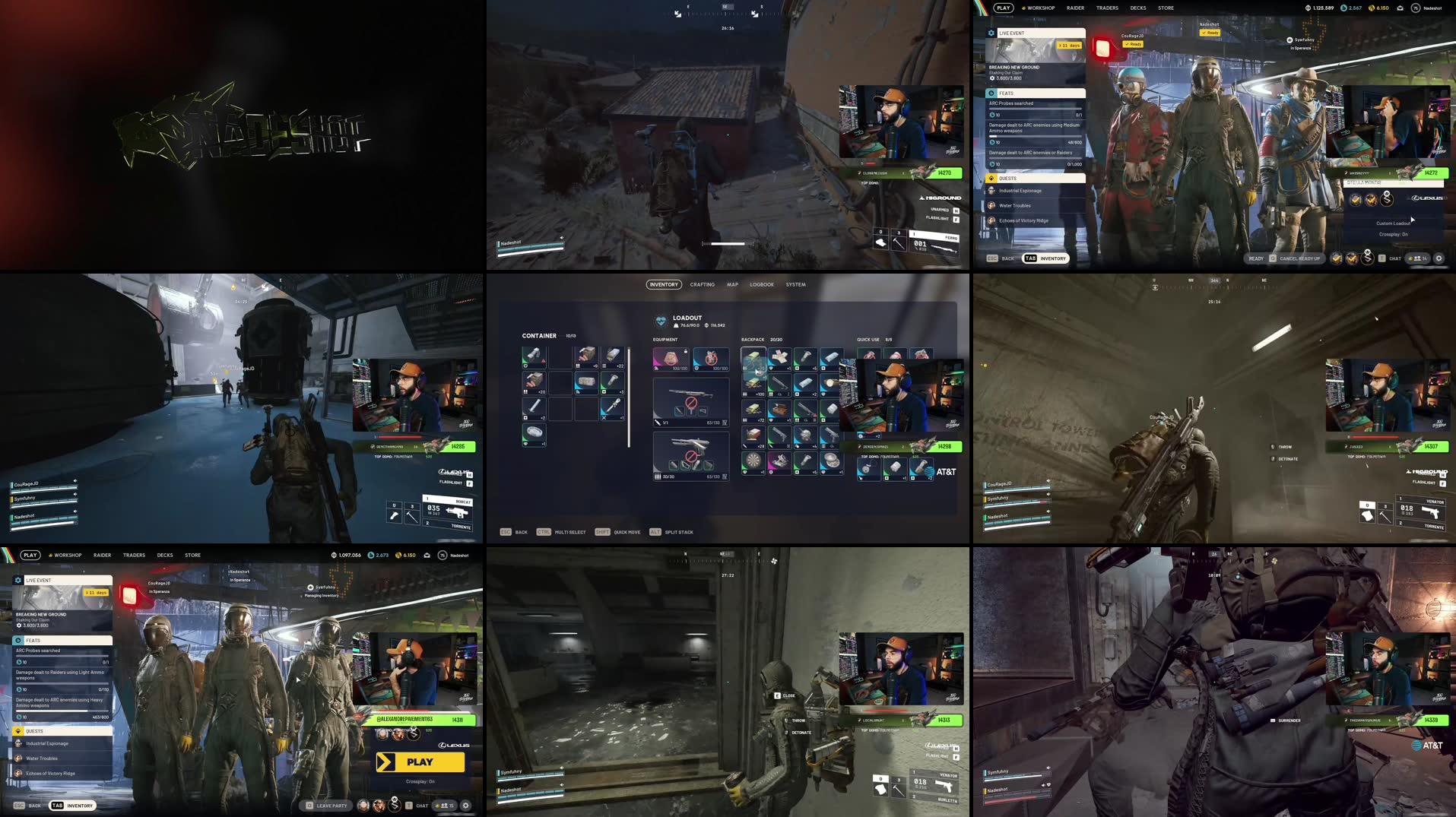Click the party members icon next to CHAT

1417,258
